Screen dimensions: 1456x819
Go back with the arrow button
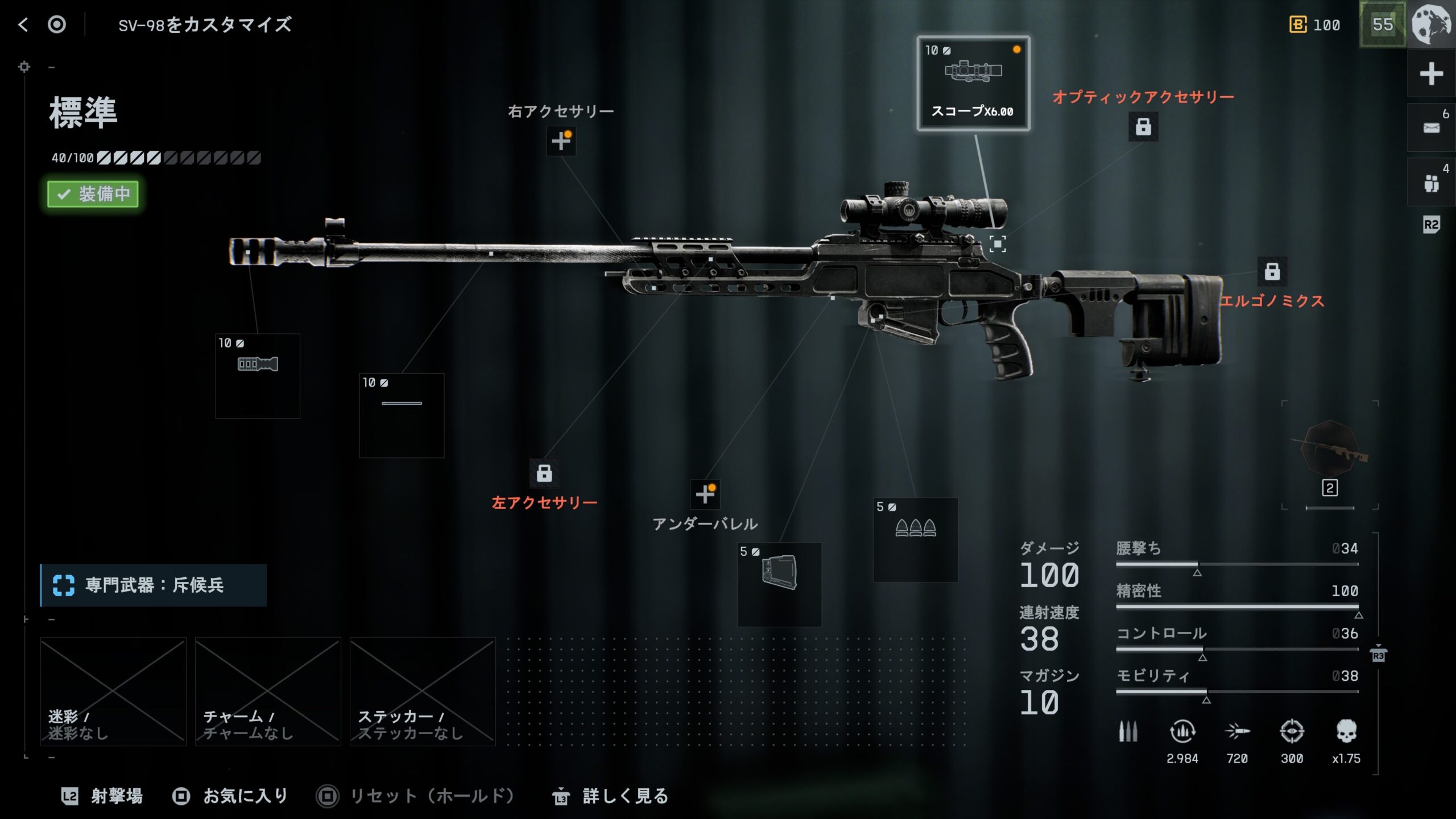tap(23, 24)
